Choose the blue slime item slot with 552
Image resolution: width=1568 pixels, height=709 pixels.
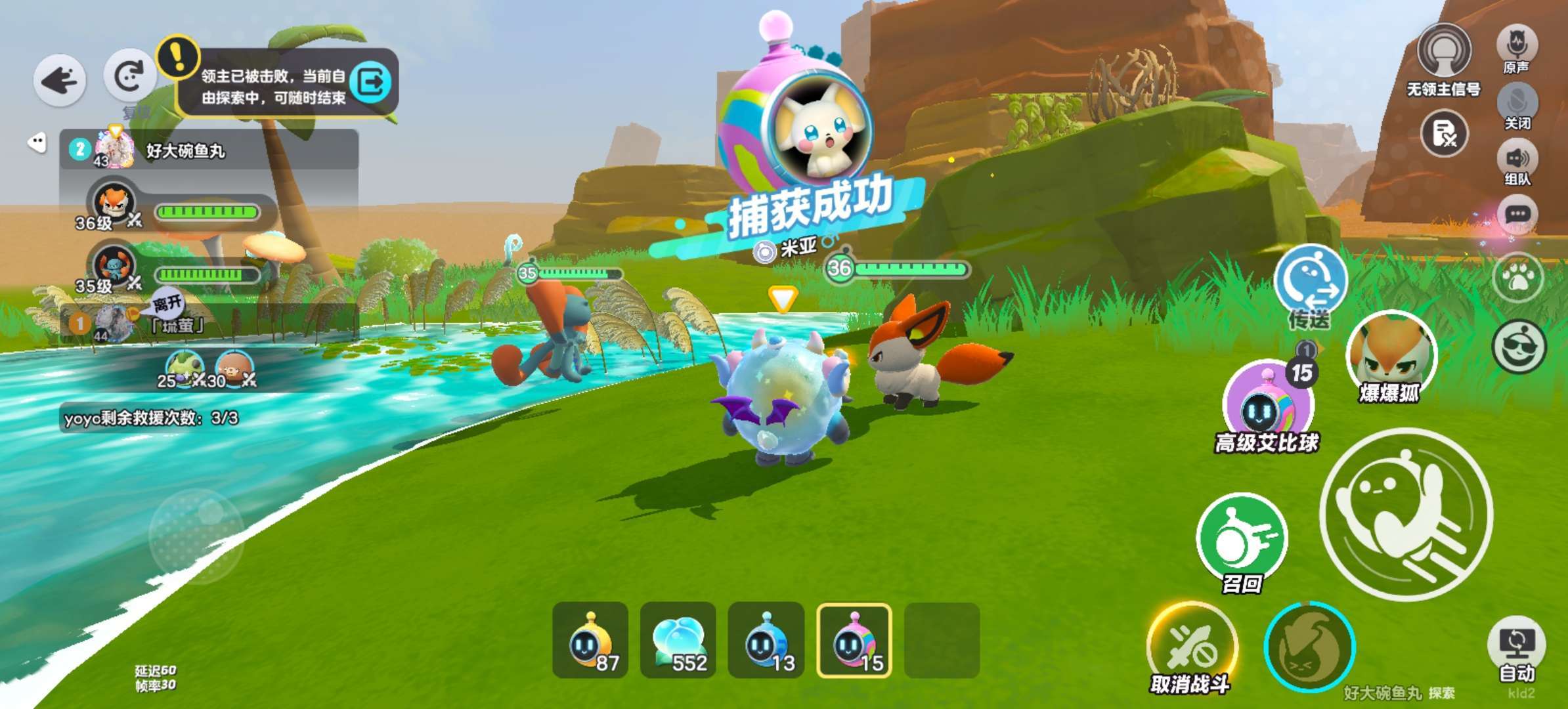[678, 640]
